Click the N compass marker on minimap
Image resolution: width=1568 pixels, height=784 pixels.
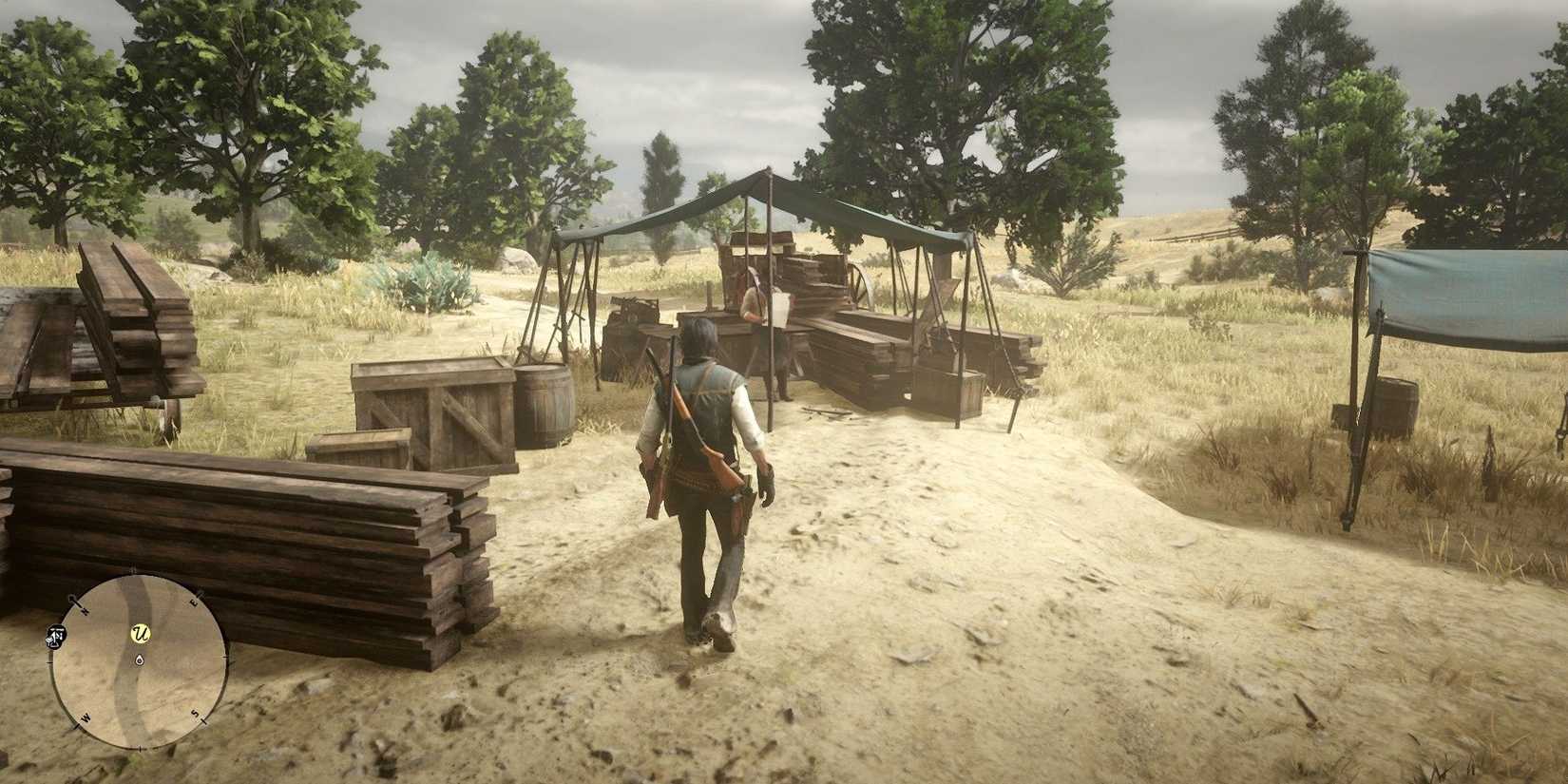pos(85,610)
